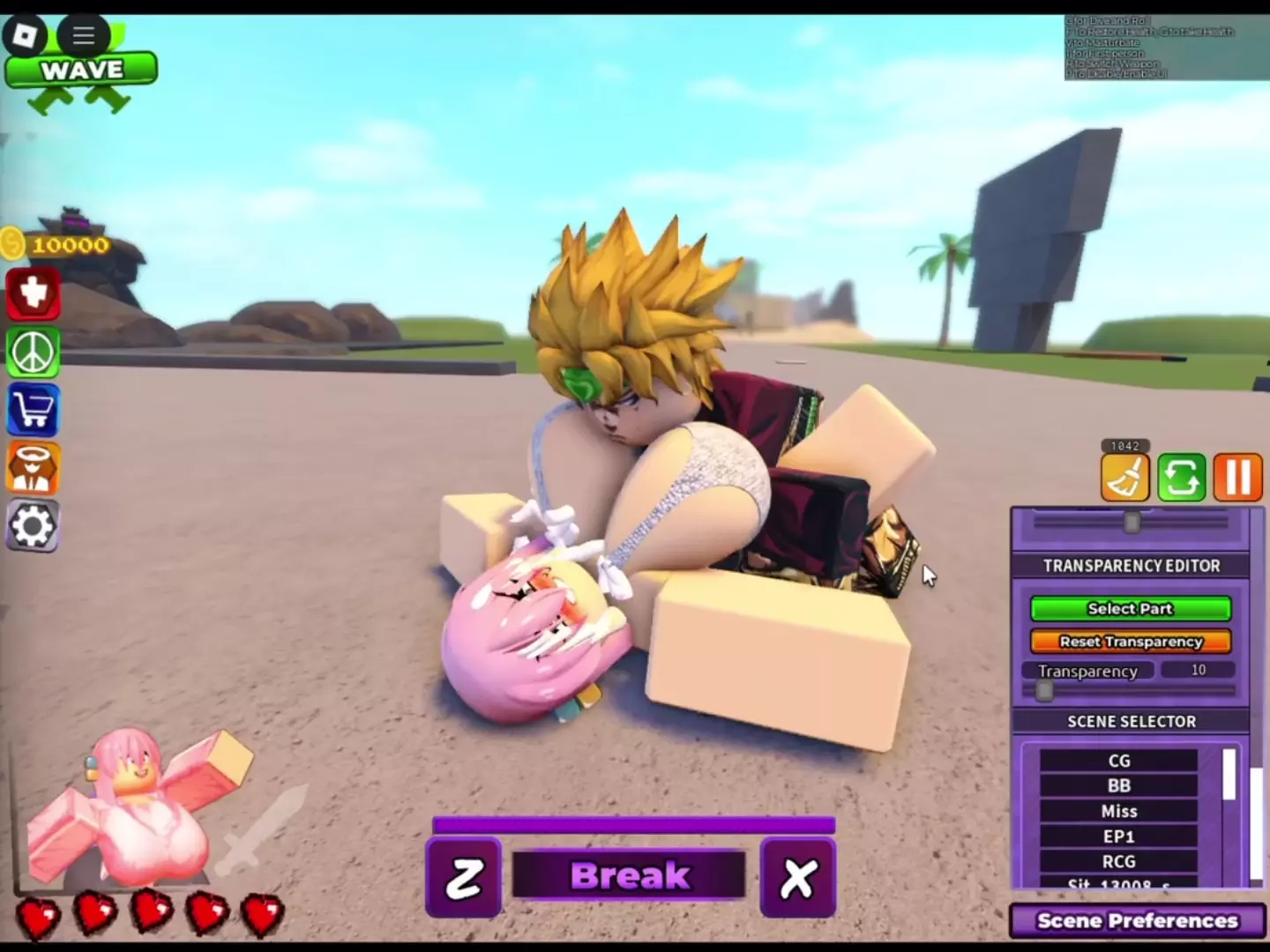This screenshot has height=952, width=1270.
Task: Click the transparency value field showing 10
Action: click(1198, 670)
